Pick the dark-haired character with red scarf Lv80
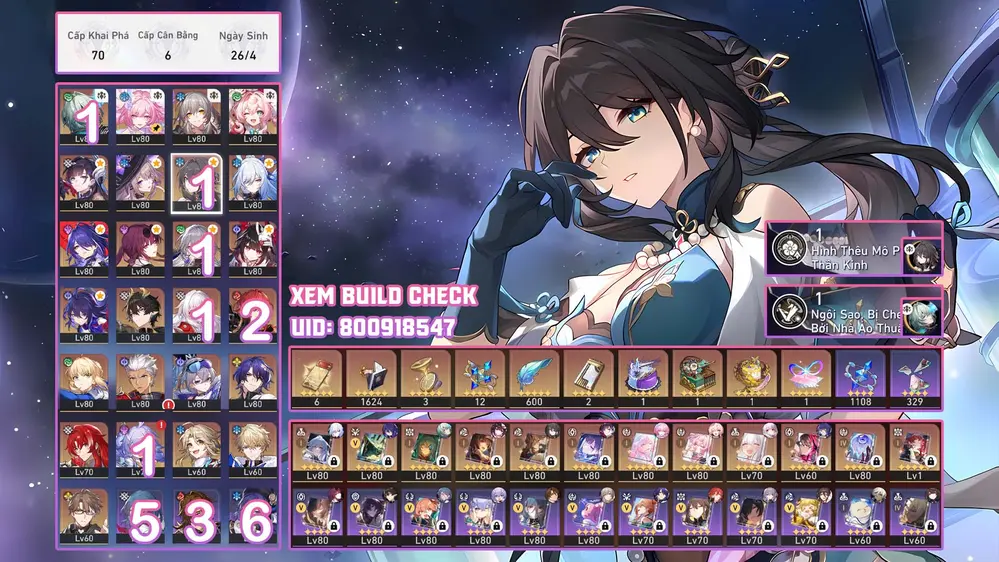This screenshot has width=999, height=562. tap(139, 312)
